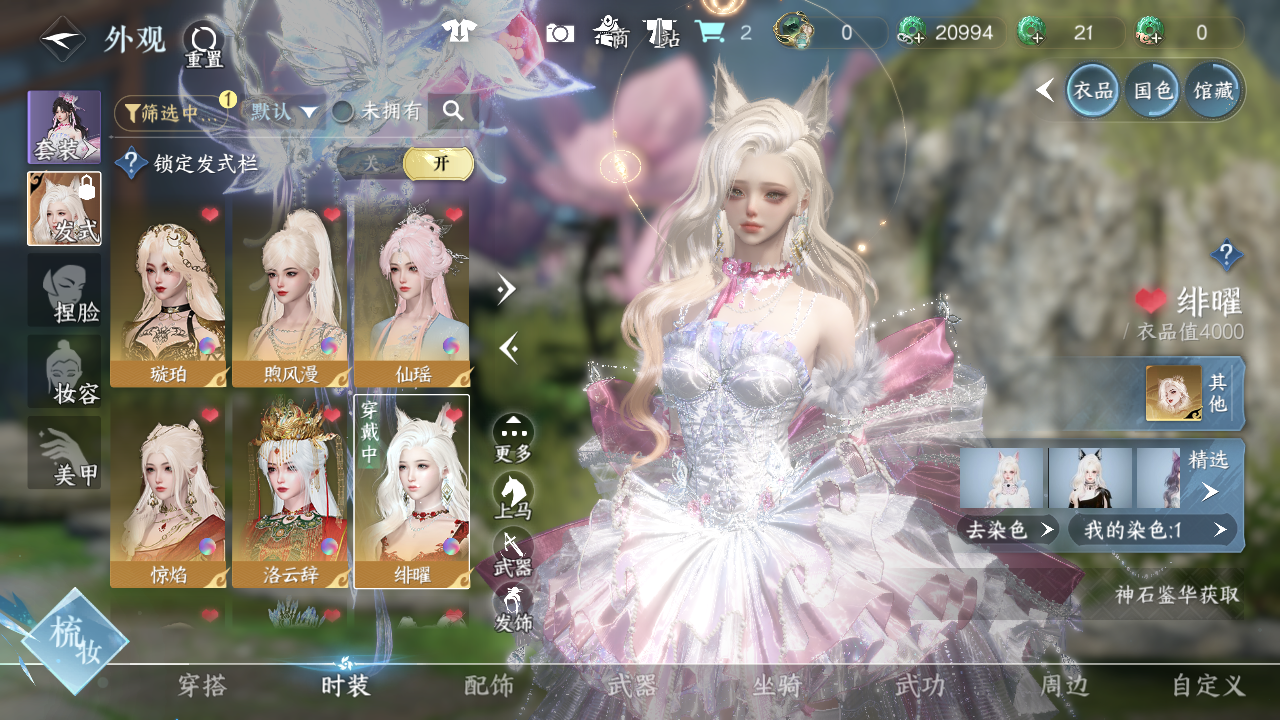The image size is (1280, 720).
Task: Select the 洛云辞 crowned hairstyle
Action: [x=290, y=492]
